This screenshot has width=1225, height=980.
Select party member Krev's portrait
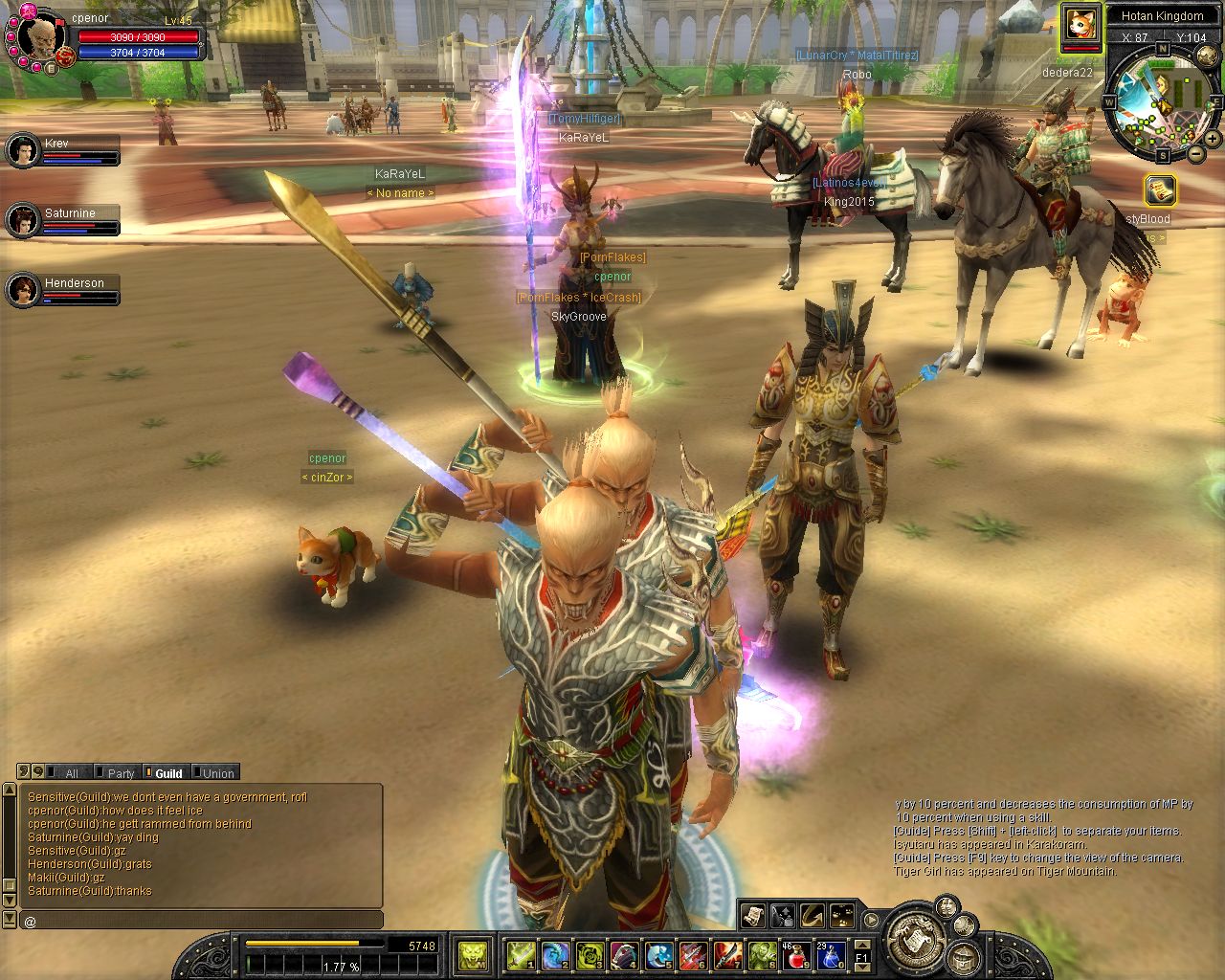(23, 150)
